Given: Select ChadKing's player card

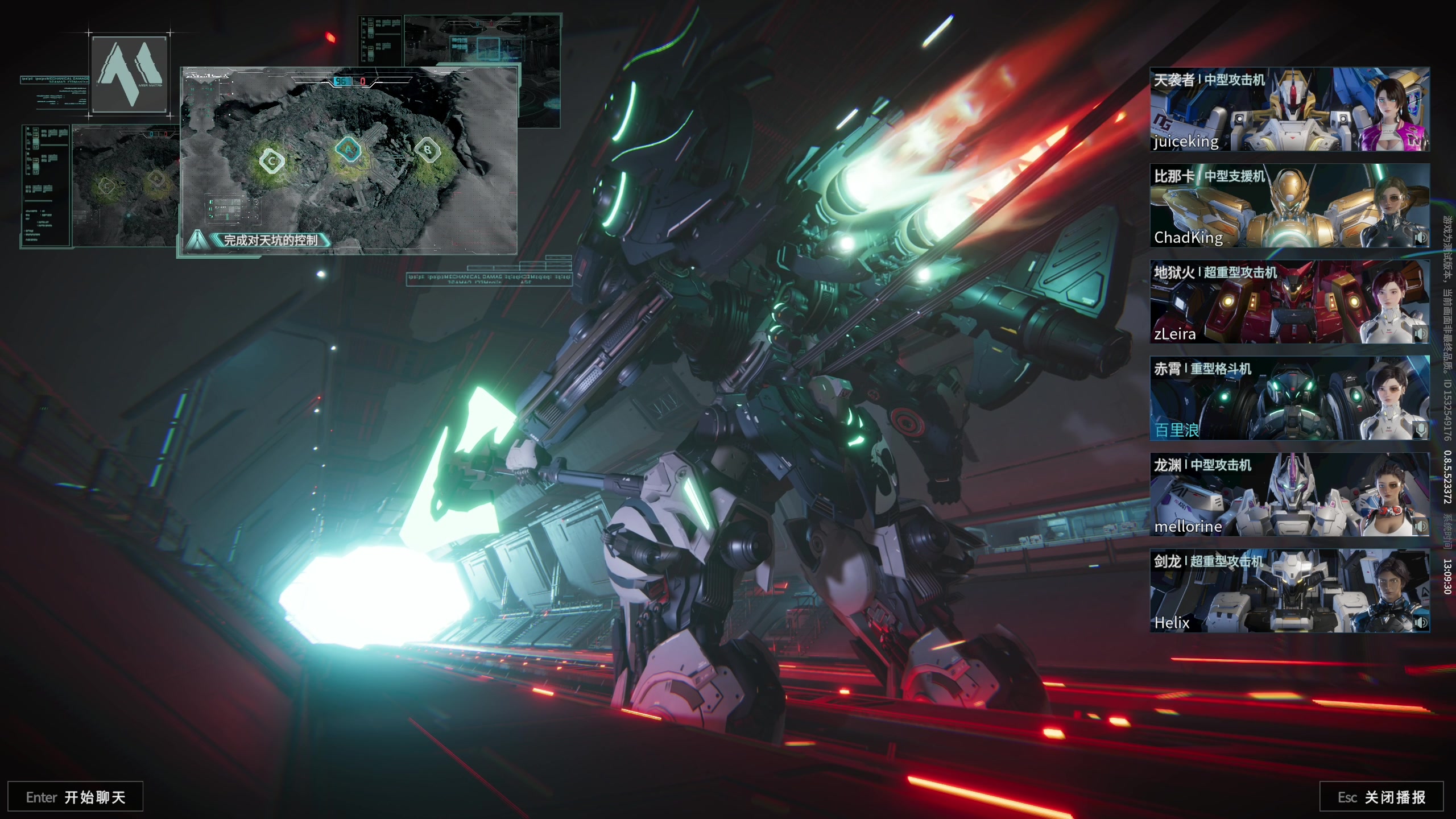Looking at the screenshot, I should tap(1289, 205).
